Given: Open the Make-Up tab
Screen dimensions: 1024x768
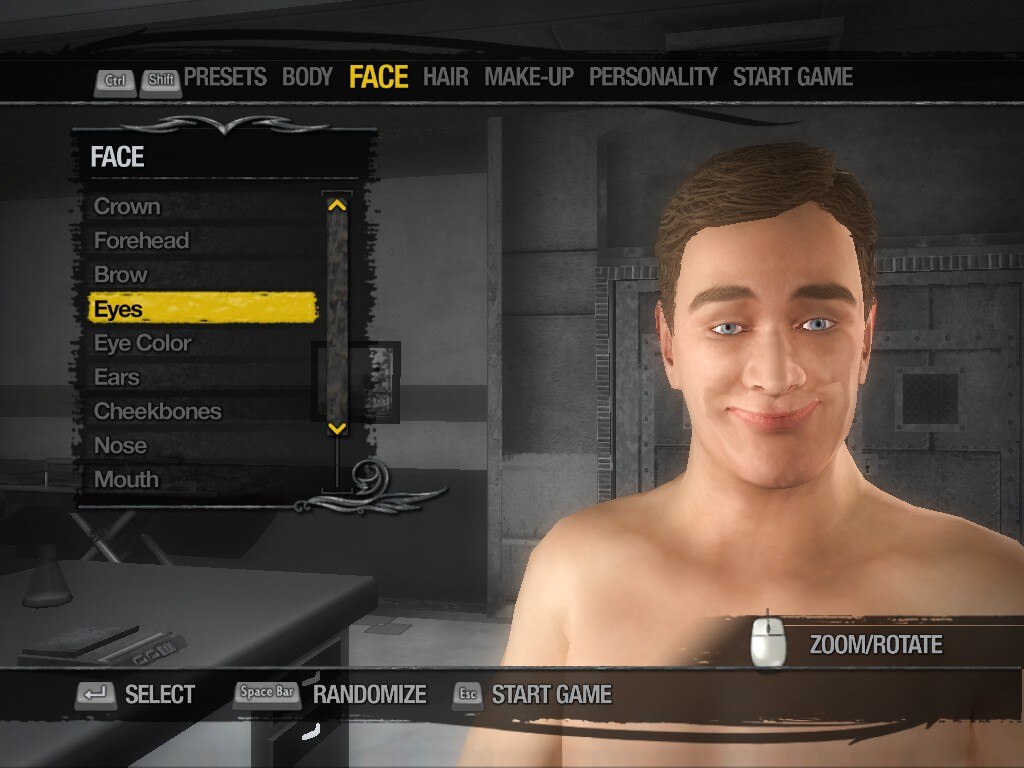Looking at the screenshot, I should coord(529,77).
